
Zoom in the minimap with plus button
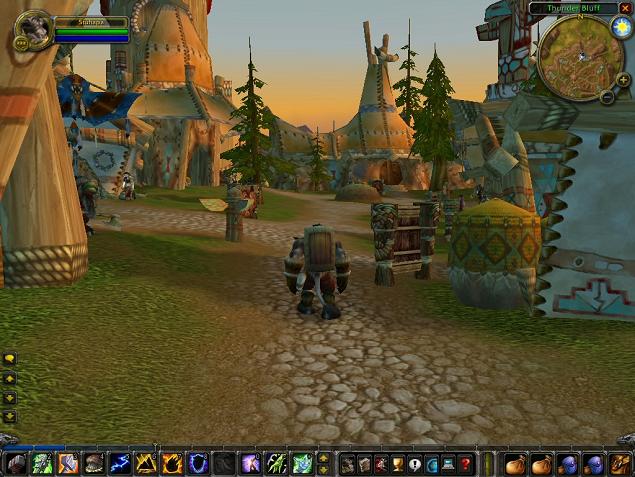point(623,80)
